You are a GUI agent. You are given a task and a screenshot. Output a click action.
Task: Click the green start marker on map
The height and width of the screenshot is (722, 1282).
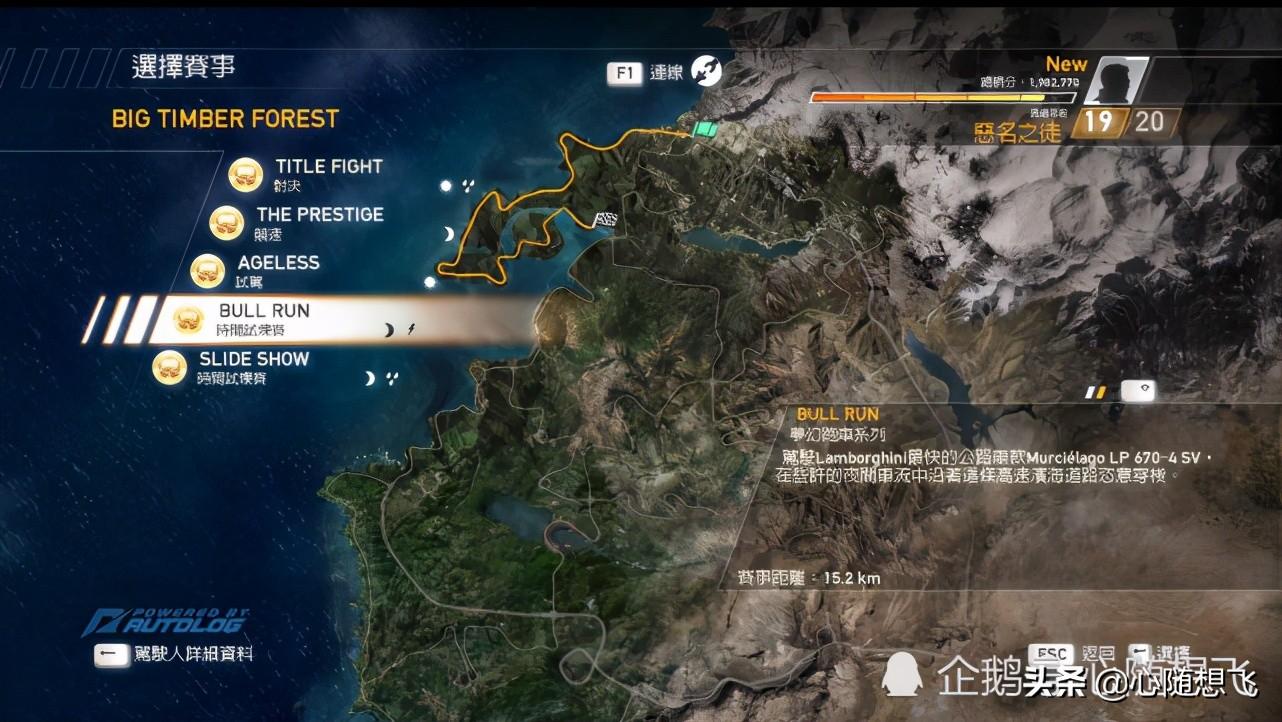click(706, 130)
